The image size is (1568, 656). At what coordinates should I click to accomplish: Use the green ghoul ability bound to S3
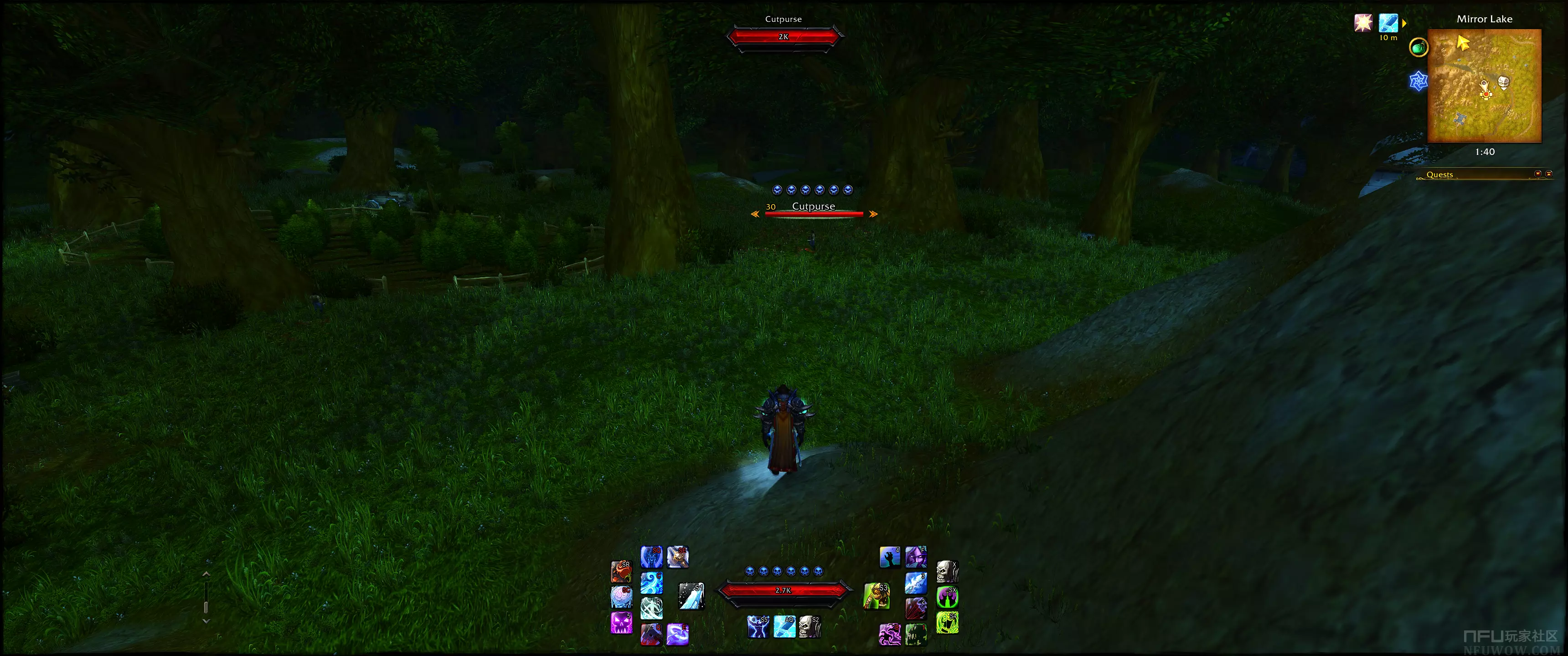coord(877,596)
